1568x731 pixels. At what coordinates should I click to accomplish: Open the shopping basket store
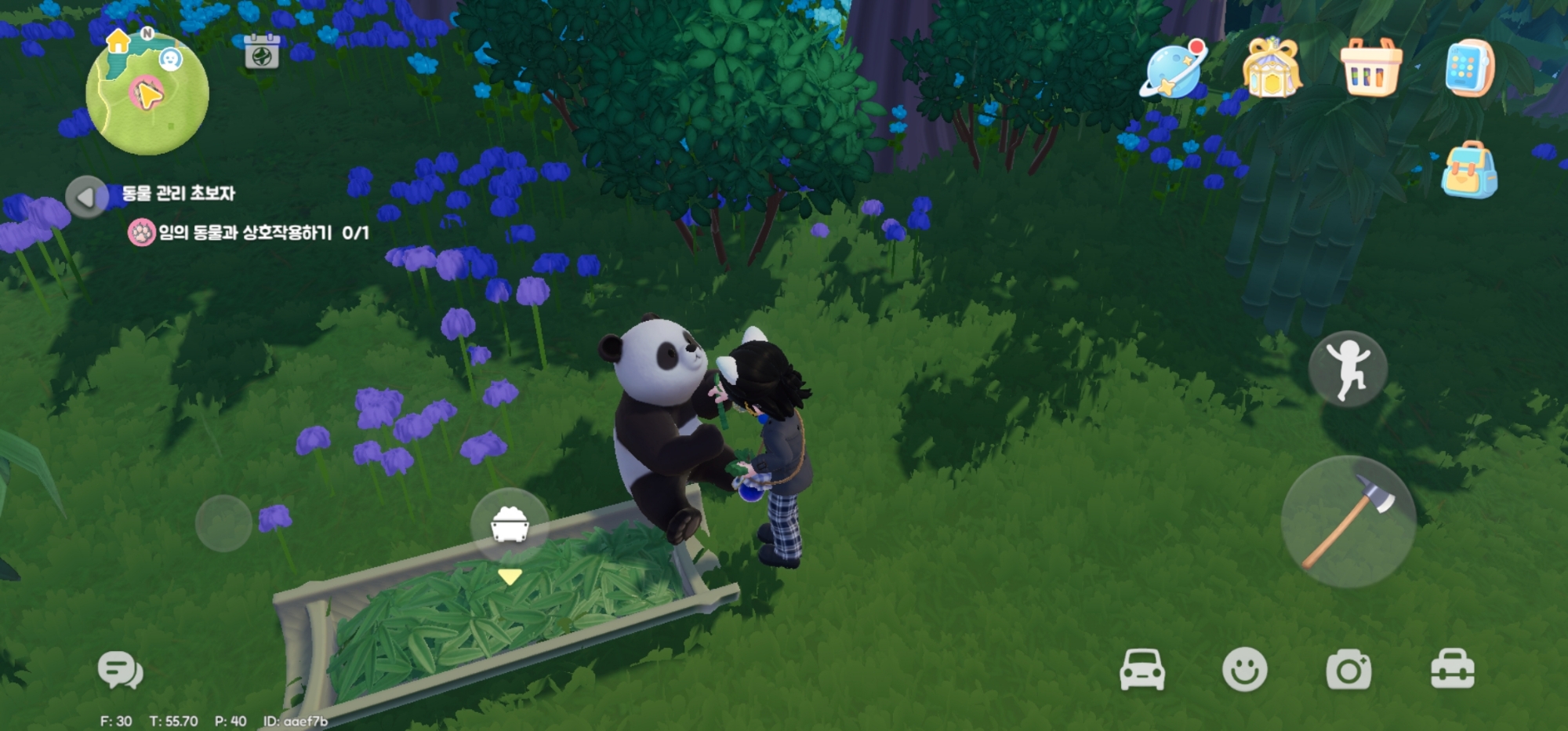click(1370, 69)
